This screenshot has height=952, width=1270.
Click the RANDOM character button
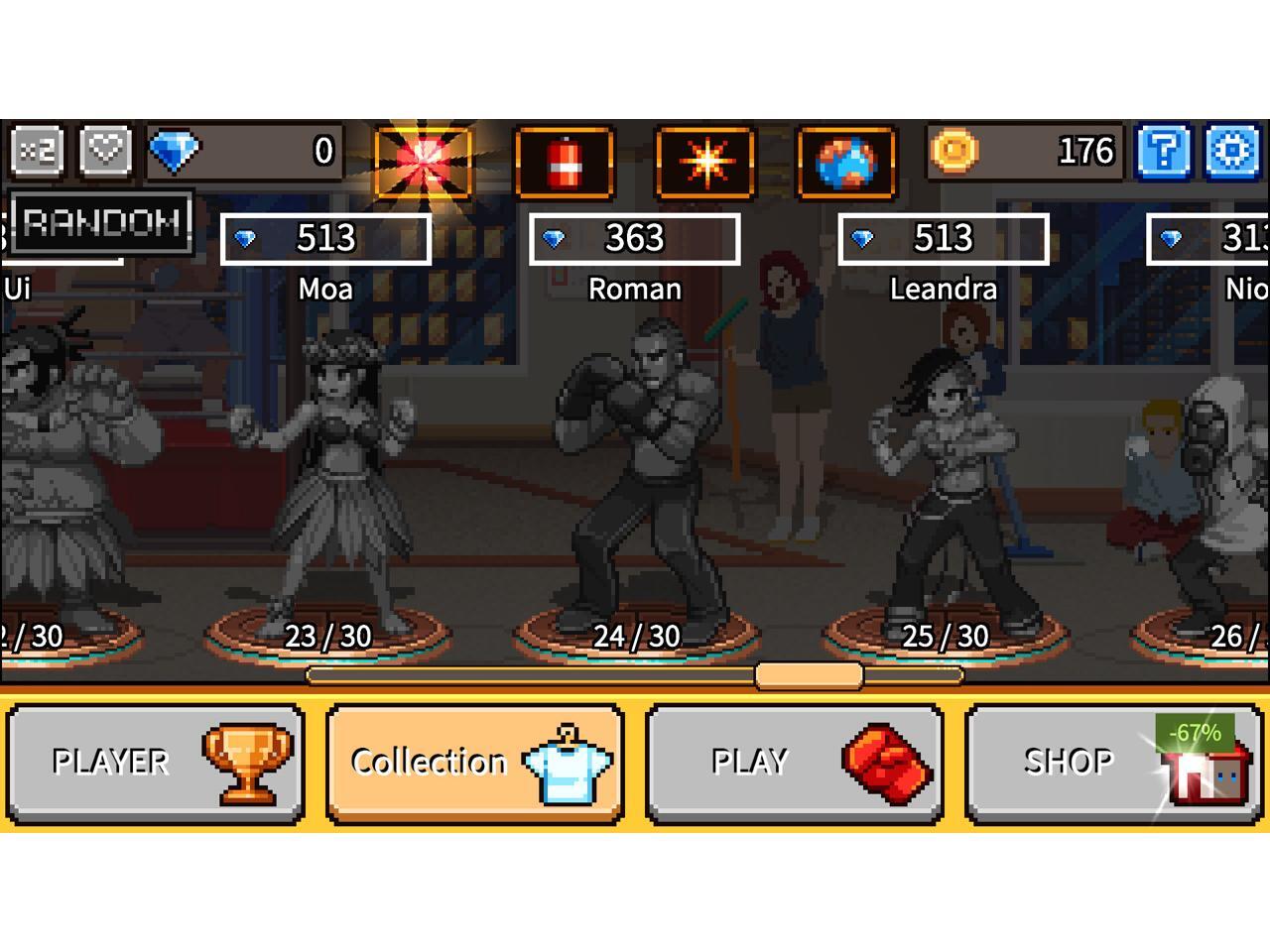(x=101, y=221)
